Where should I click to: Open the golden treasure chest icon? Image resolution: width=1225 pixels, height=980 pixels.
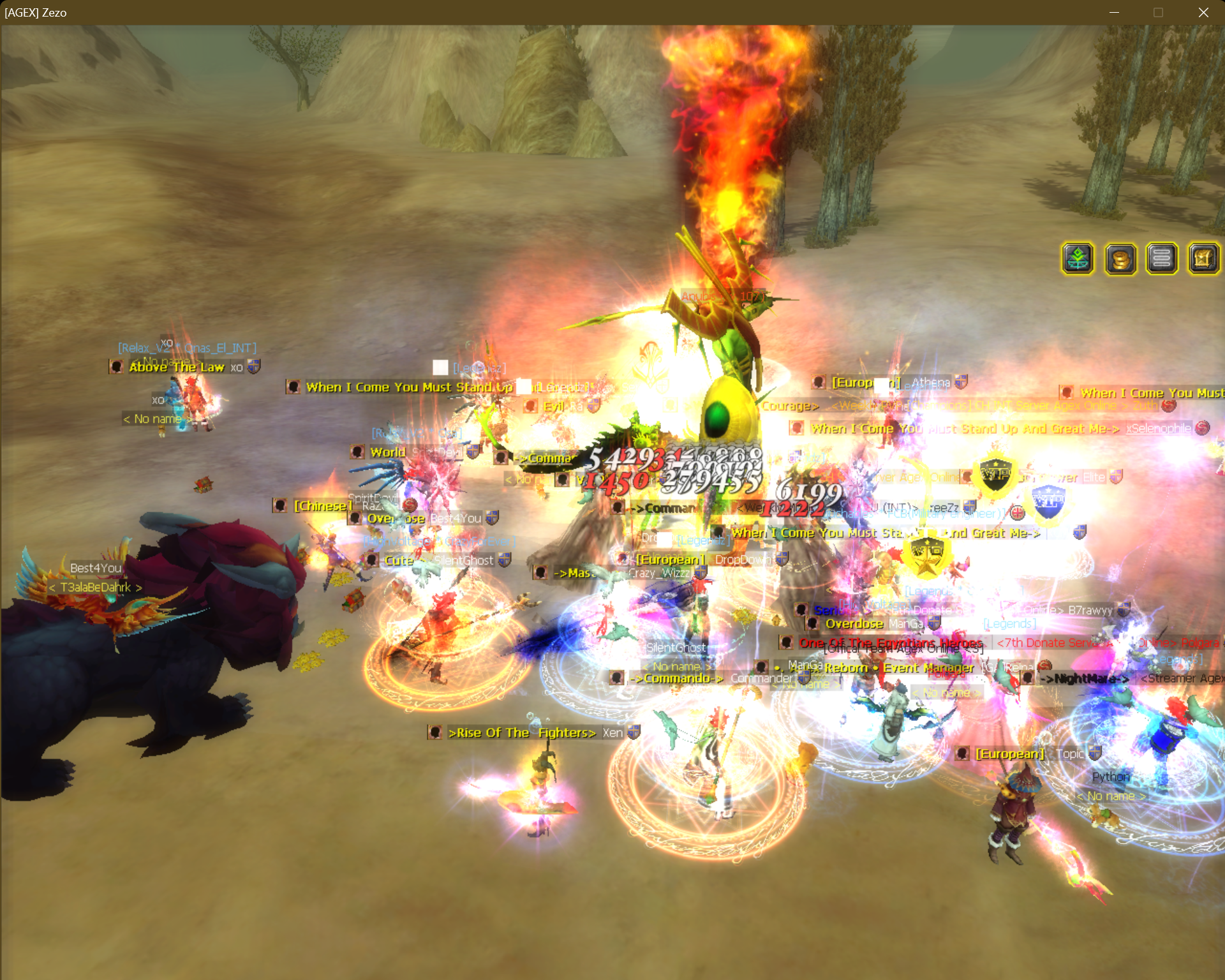coord(1203,258)
